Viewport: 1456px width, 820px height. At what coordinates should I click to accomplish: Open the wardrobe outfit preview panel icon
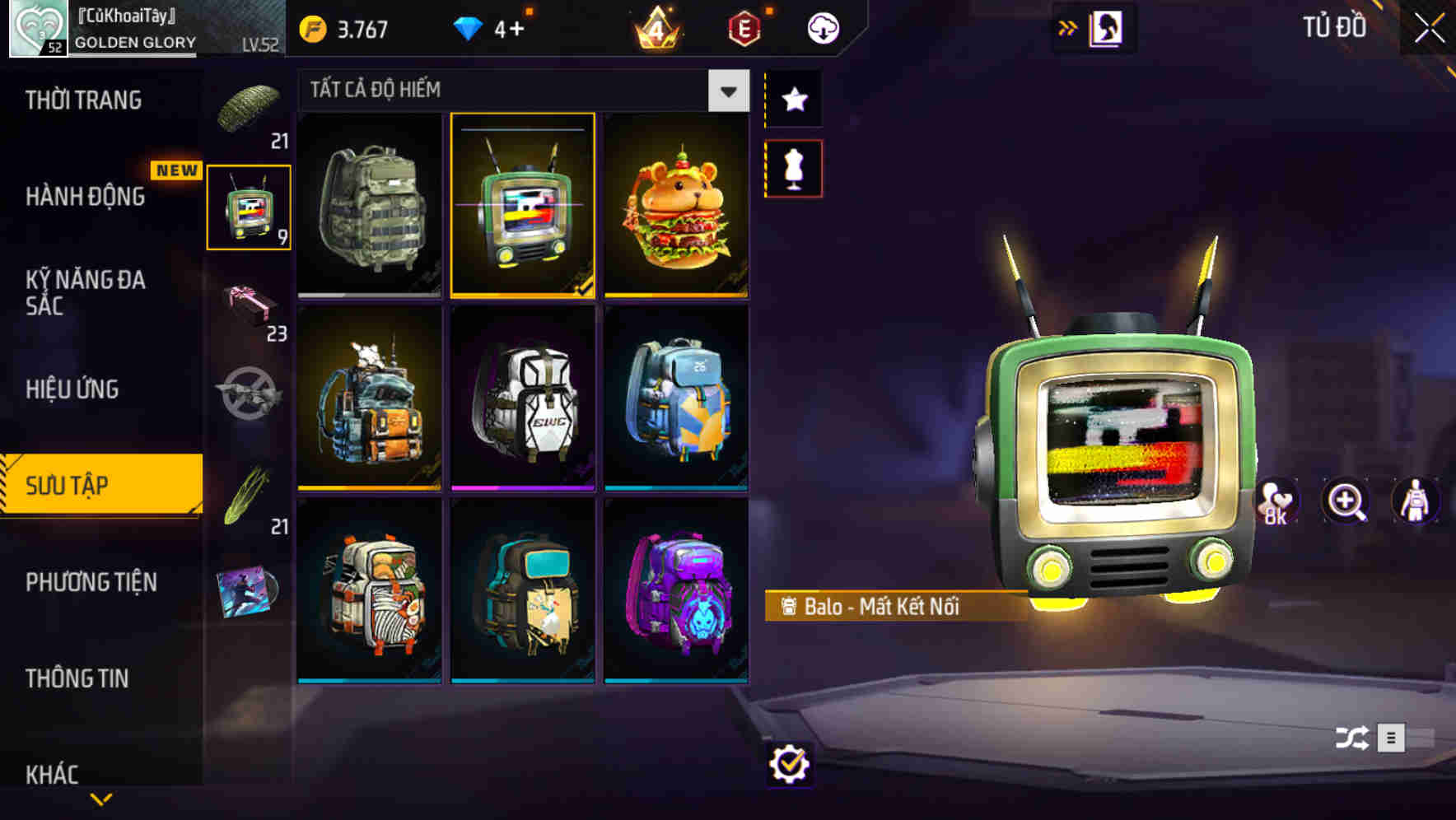click(x=1107, y=27)
